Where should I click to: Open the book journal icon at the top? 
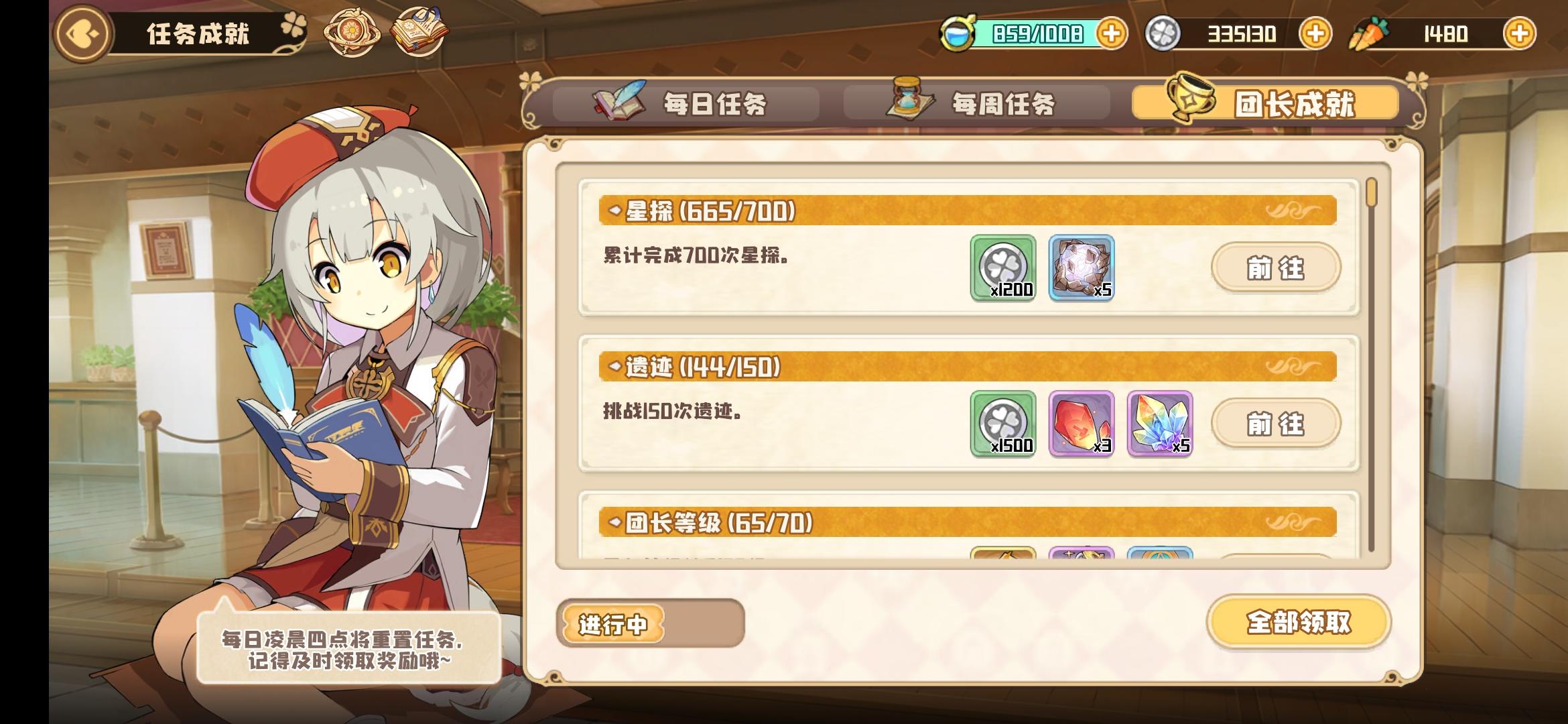pos(419,32)
